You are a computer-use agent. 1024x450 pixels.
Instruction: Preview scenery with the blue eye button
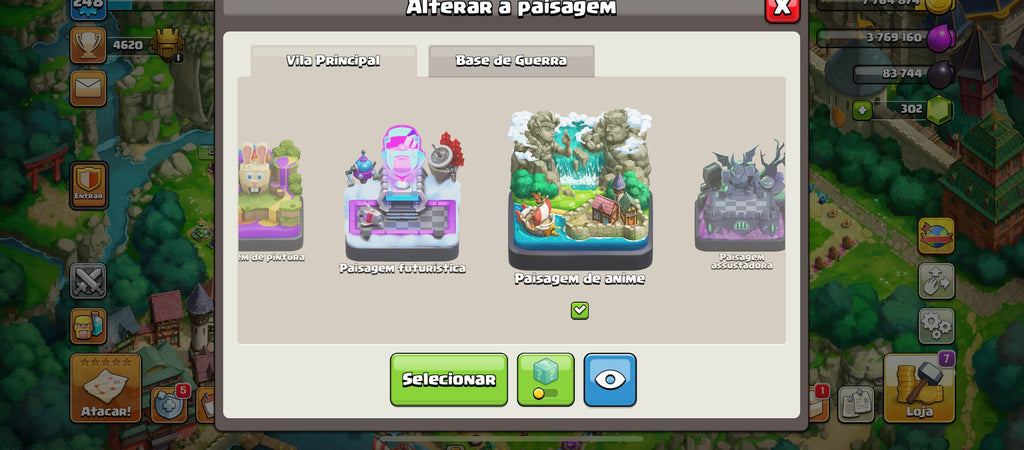click(610, 380)
